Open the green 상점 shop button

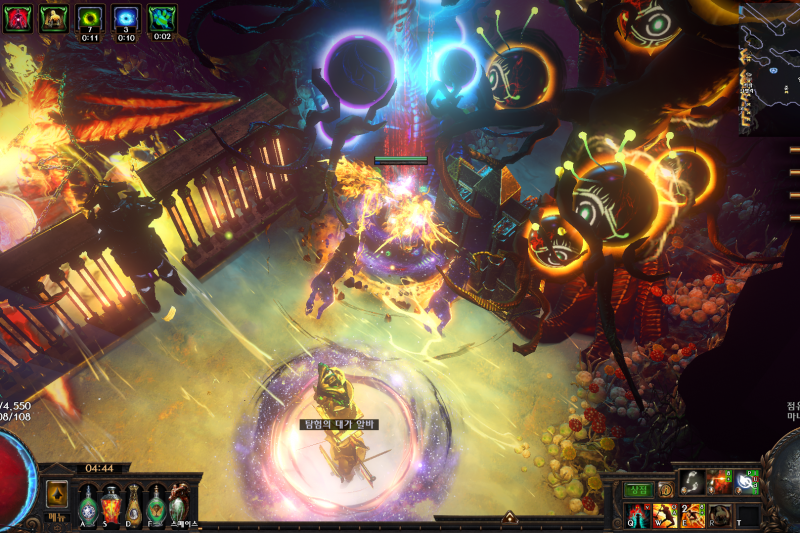pyautogui.click(x=640, y=490)
